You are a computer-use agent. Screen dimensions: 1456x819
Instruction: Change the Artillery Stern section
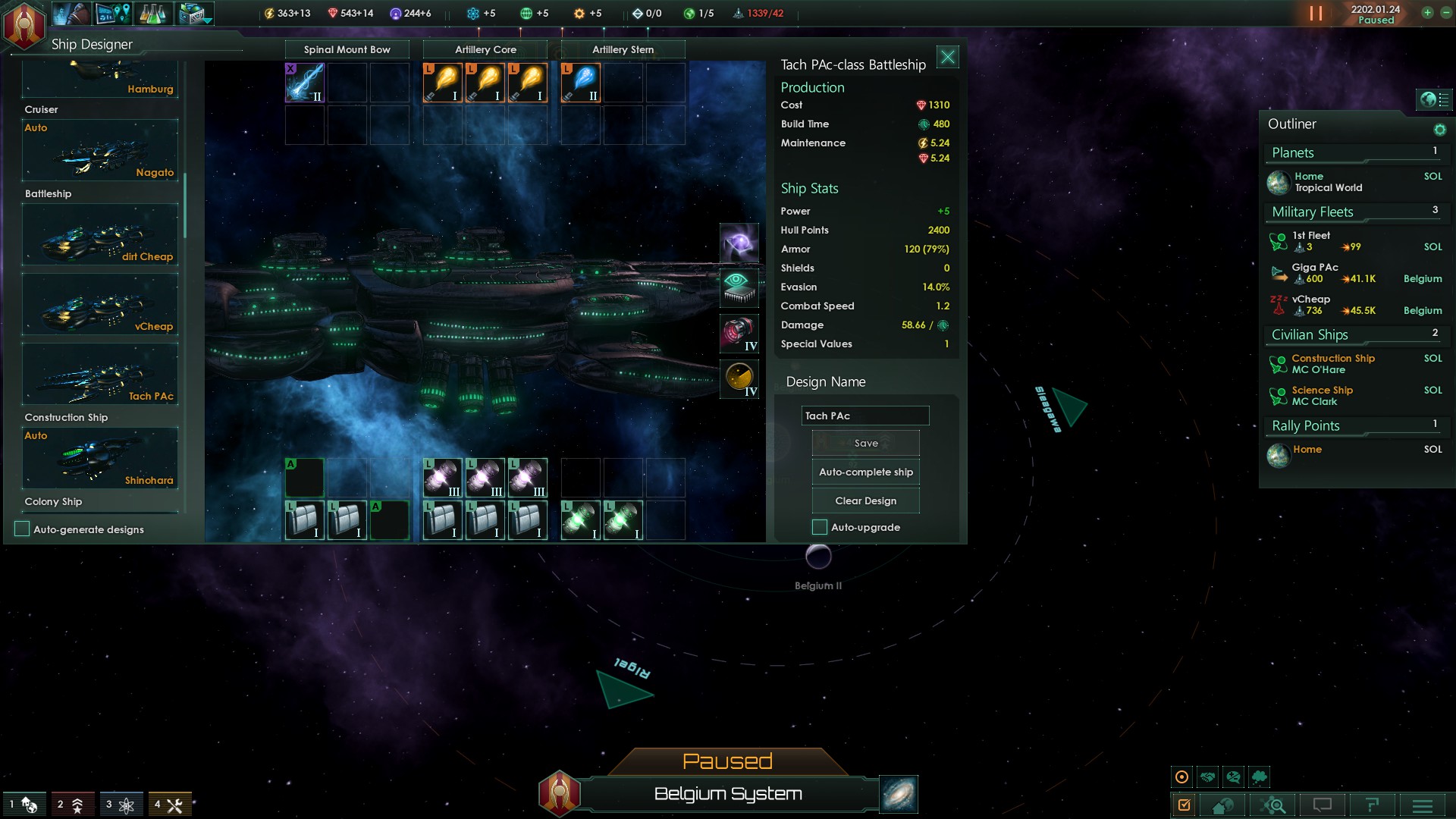(x=623, y=49)
